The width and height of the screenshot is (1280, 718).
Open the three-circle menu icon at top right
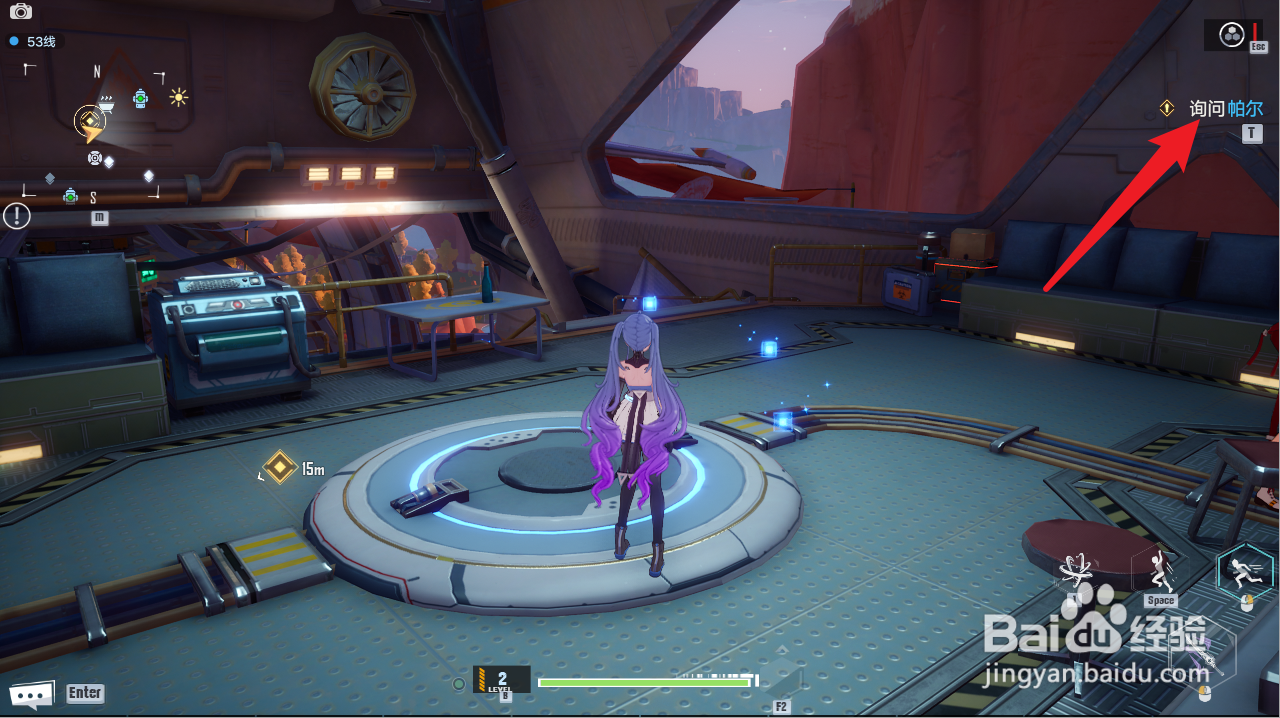click(x=1231, y=36)
